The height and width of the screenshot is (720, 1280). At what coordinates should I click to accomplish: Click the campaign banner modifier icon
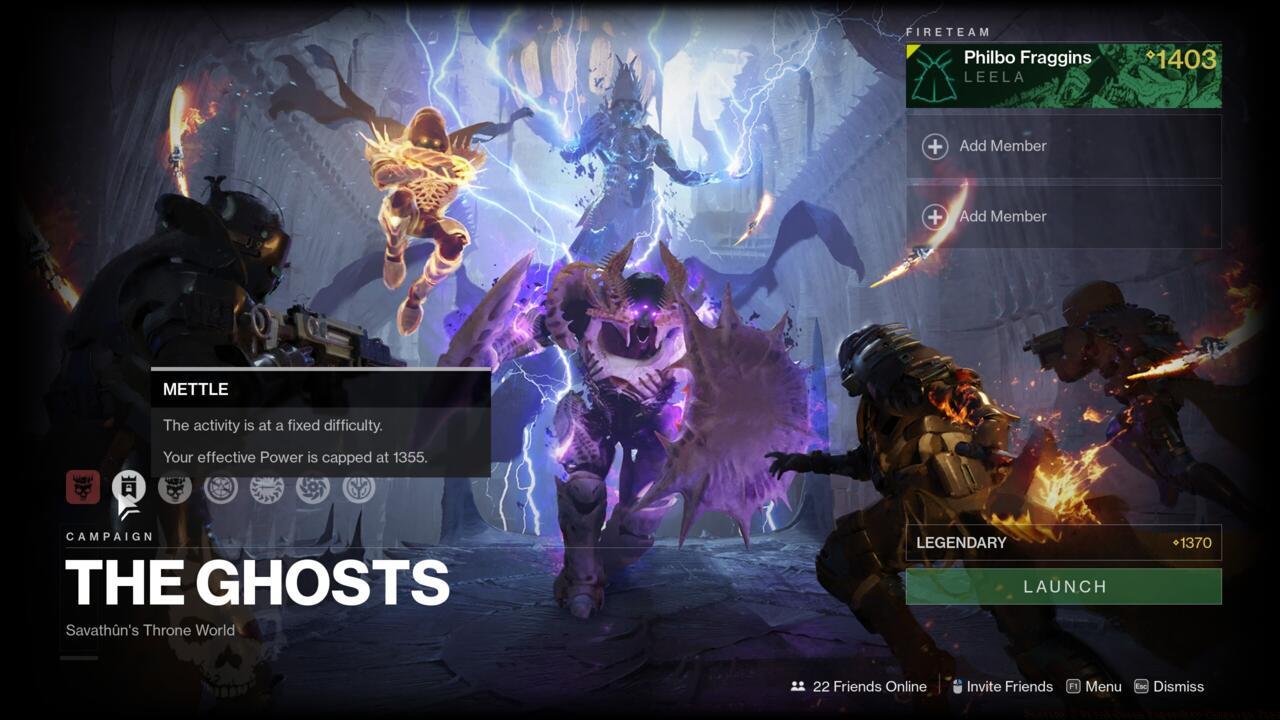130,489
